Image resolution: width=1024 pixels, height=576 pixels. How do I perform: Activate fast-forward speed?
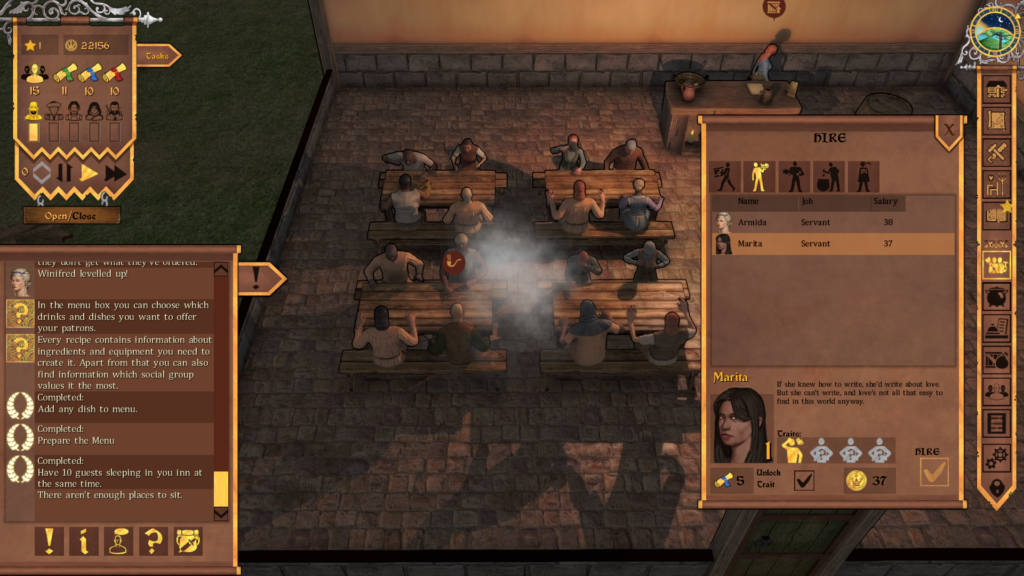pyautogui.click(x=115, y=173)
